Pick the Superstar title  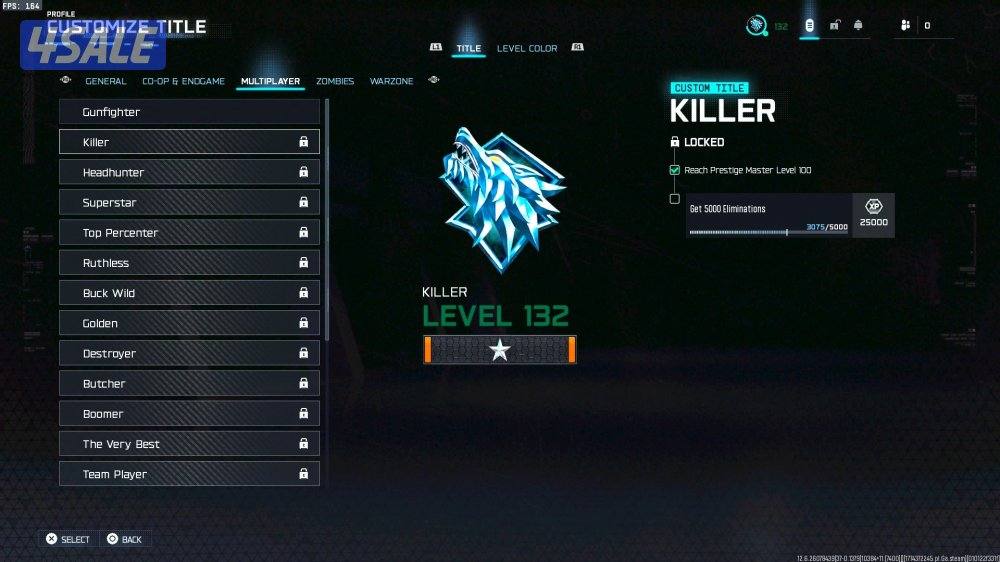coord(189,202)
